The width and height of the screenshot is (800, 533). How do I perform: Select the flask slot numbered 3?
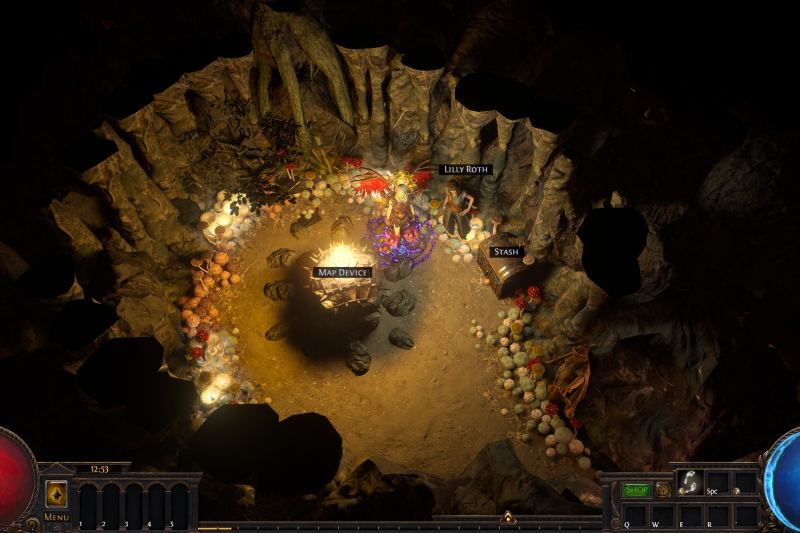pos(133,504)
